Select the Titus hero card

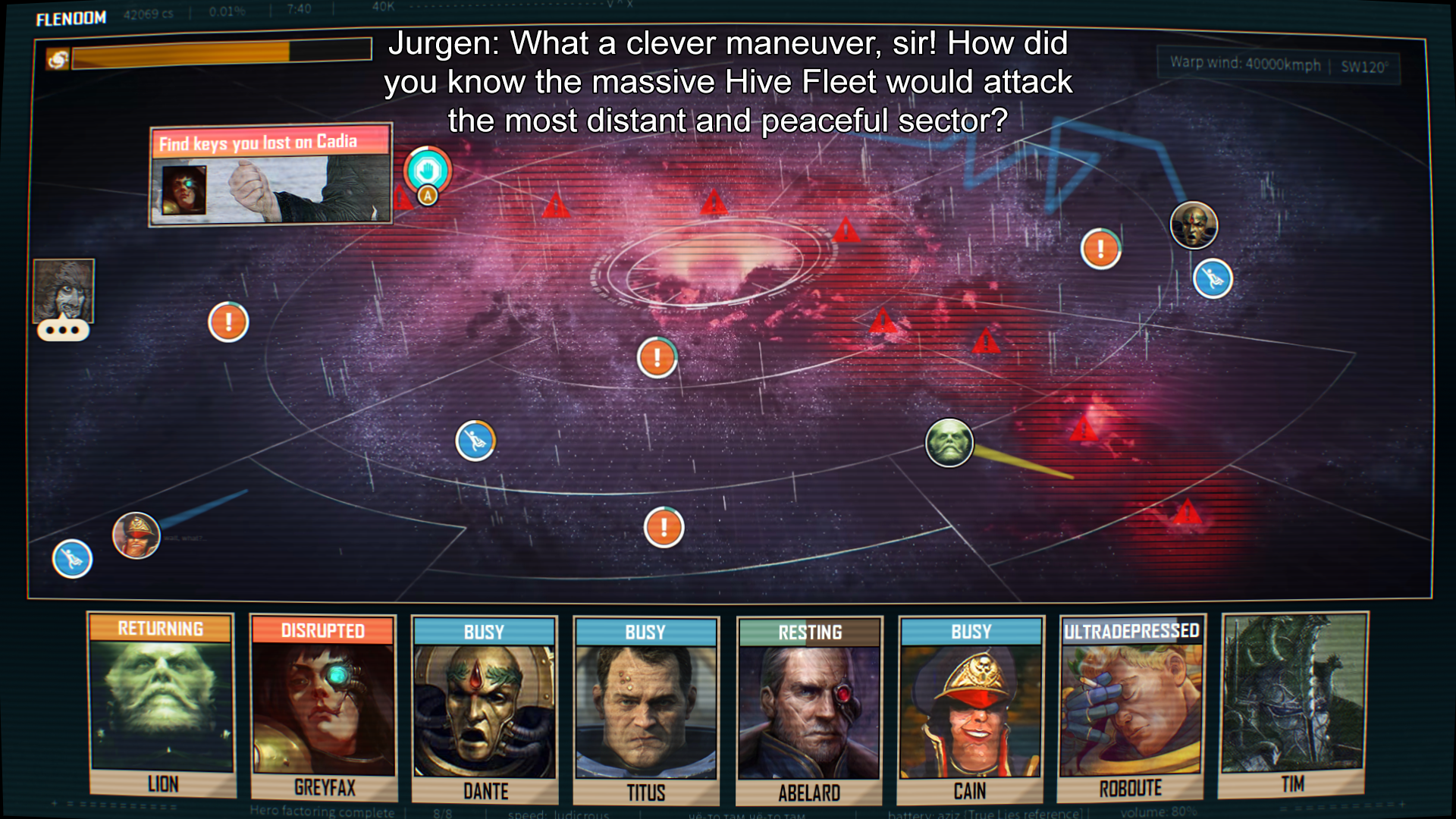click(x=646, y=711)
